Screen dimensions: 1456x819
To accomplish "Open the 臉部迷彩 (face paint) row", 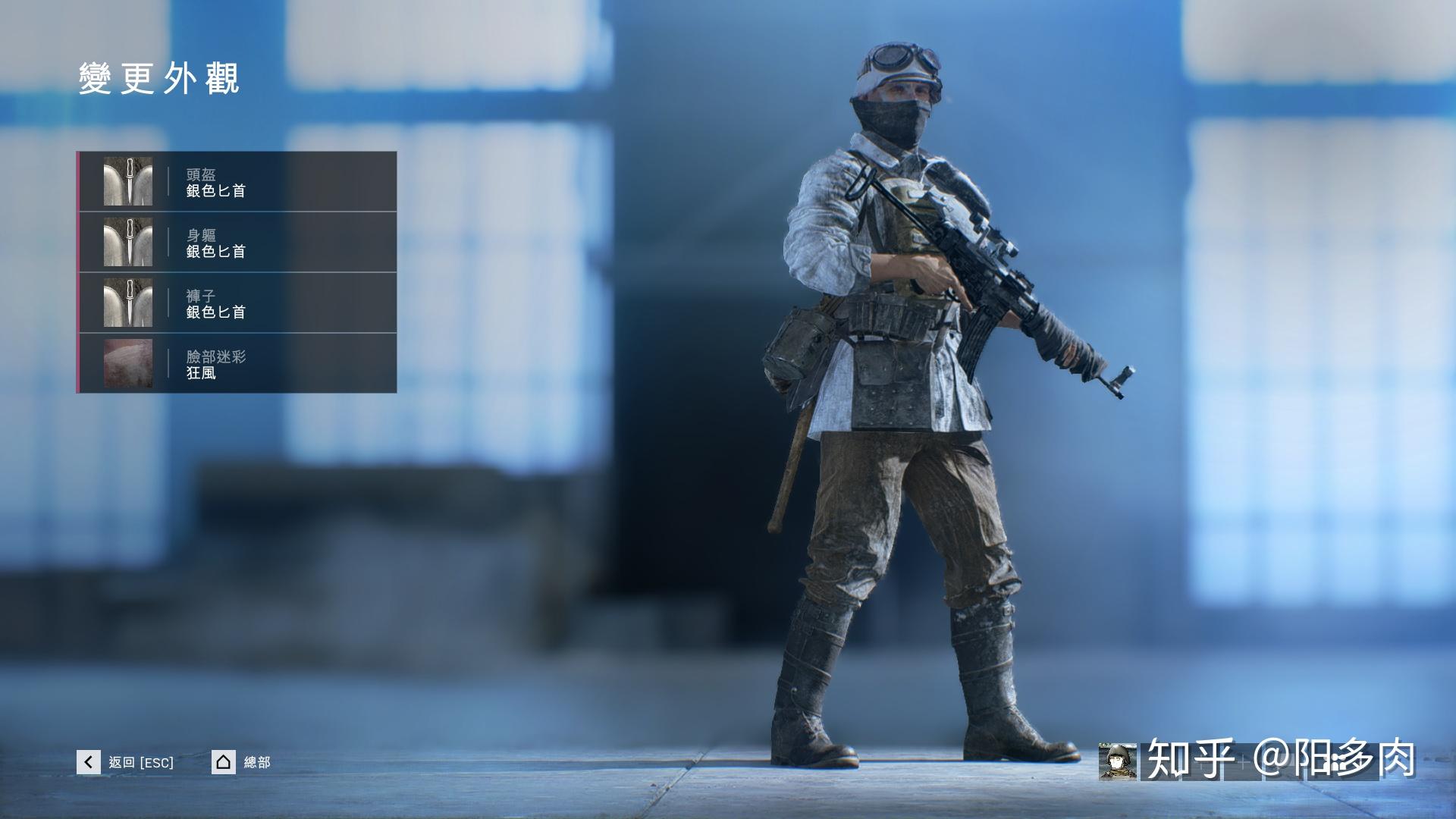I will click(x=237, y=363).
